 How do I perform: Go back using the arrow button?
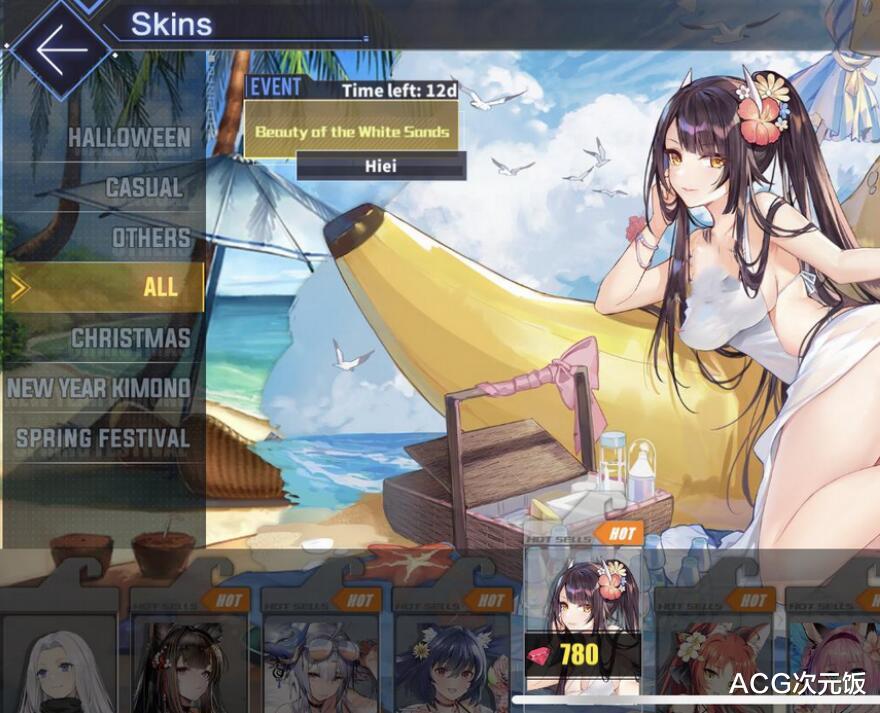point(59,46)
